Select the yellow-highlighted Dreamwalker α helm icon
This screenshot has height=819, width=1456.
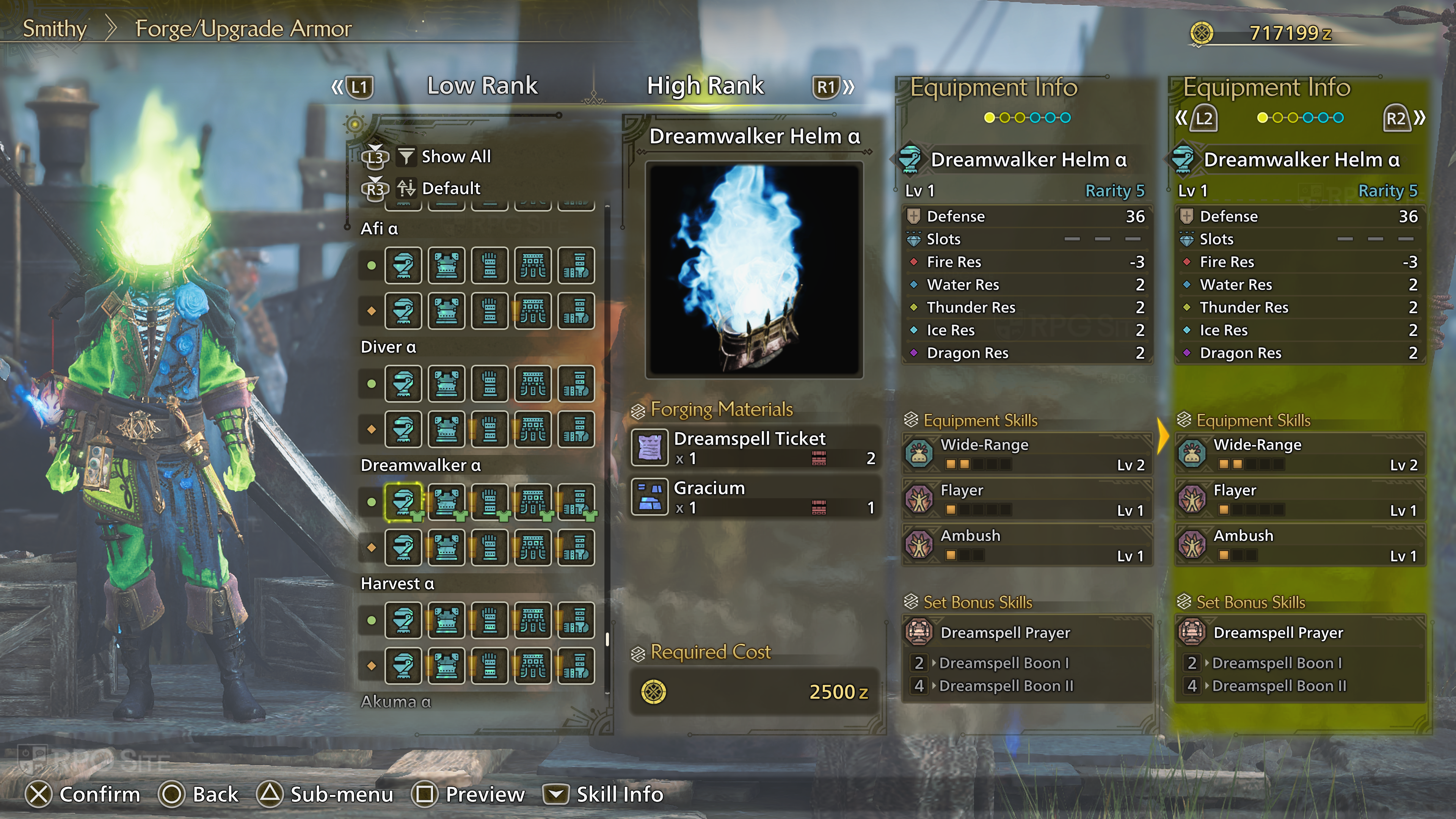pyautogui.click(x=403, y=501)
